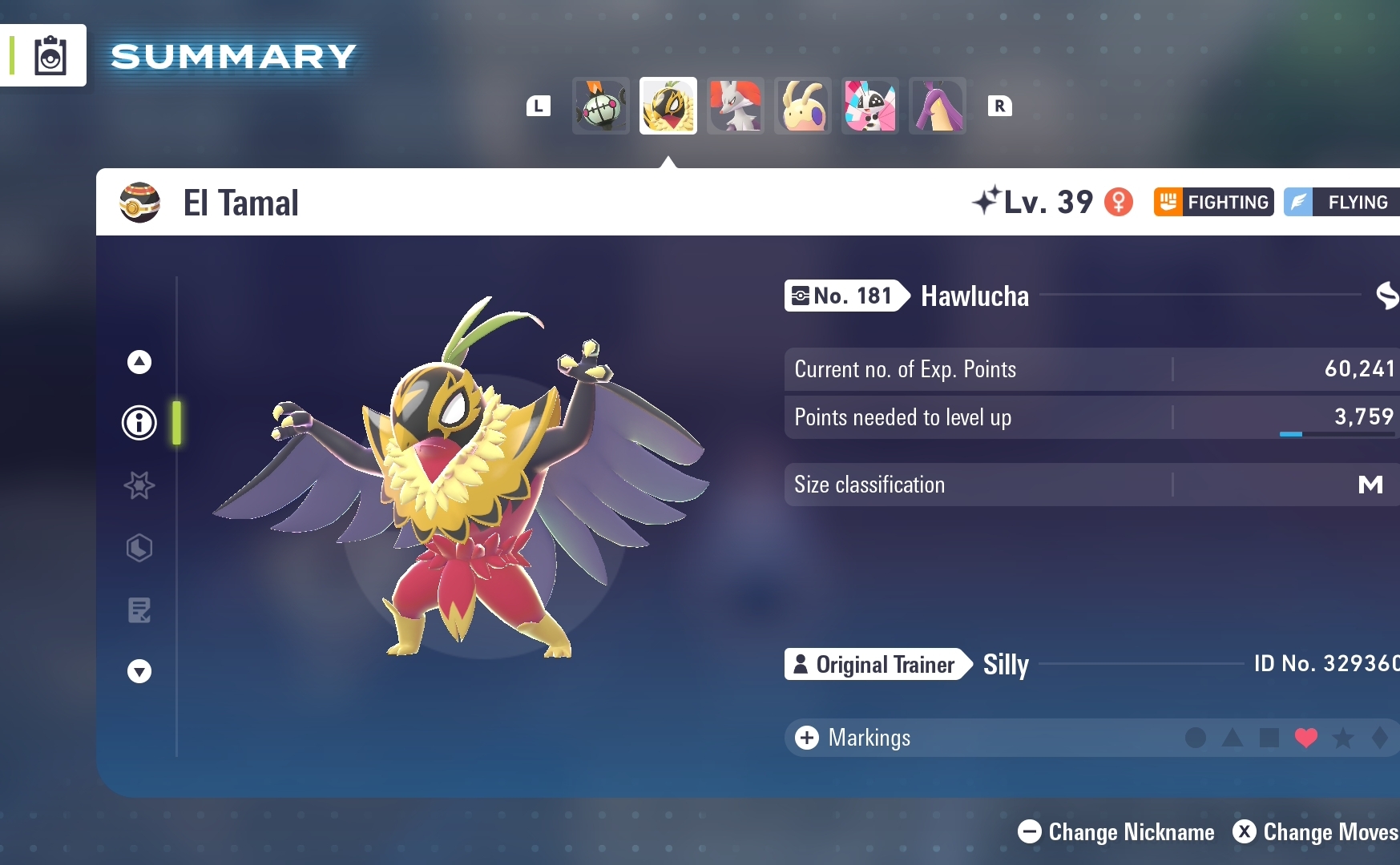Click the up arrow above the summary tabs
1400x865 pixels.
point(139,362)
